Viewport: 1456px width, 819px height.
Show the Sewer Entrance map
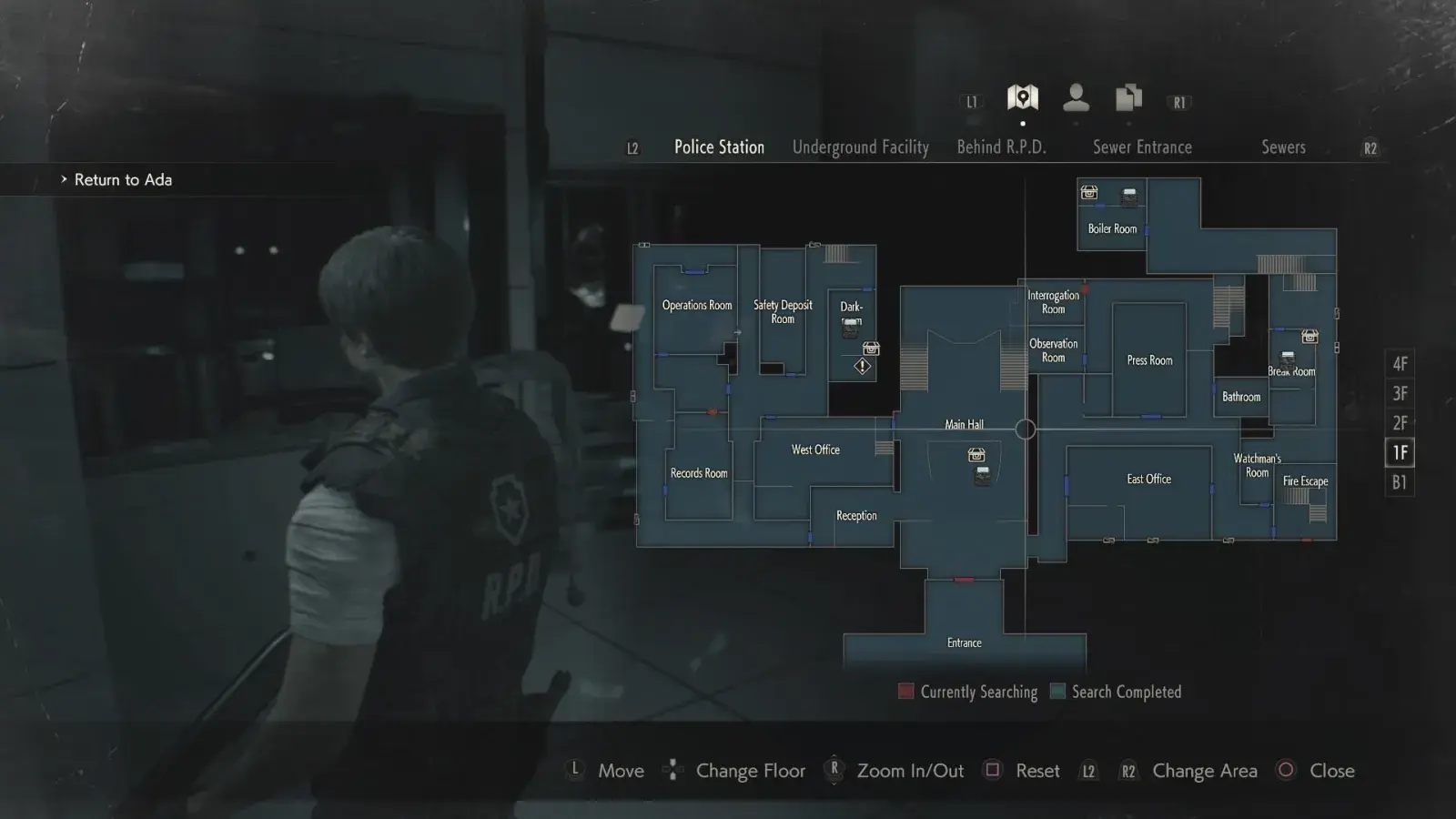[x=1142, y=147]
